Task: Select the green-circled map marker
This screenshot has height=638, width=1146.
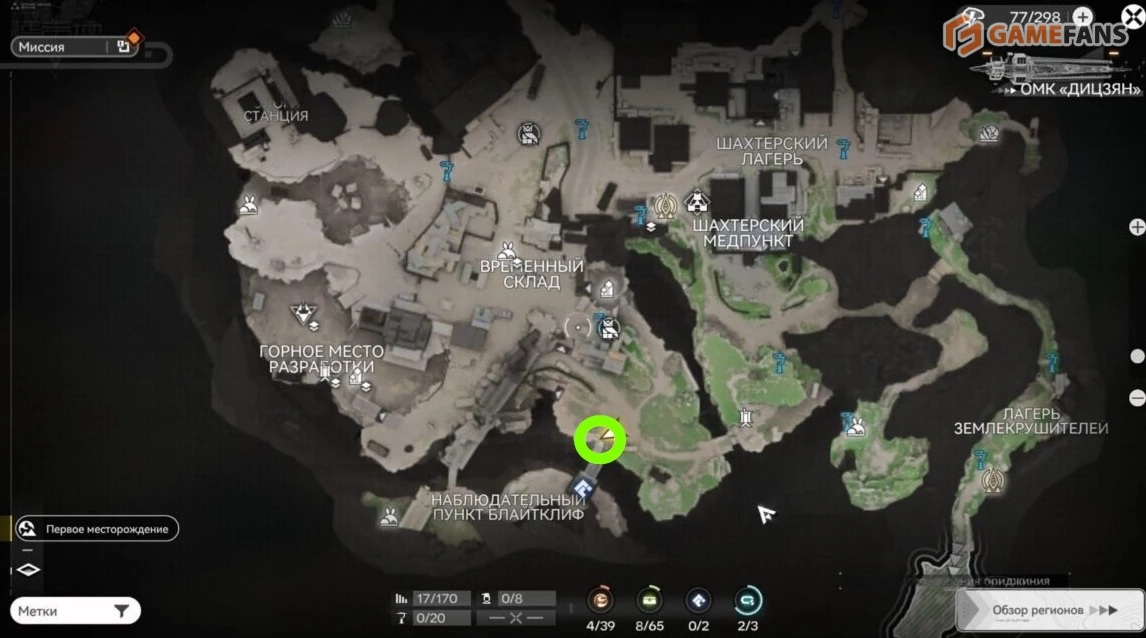Action: coord(600,440)
